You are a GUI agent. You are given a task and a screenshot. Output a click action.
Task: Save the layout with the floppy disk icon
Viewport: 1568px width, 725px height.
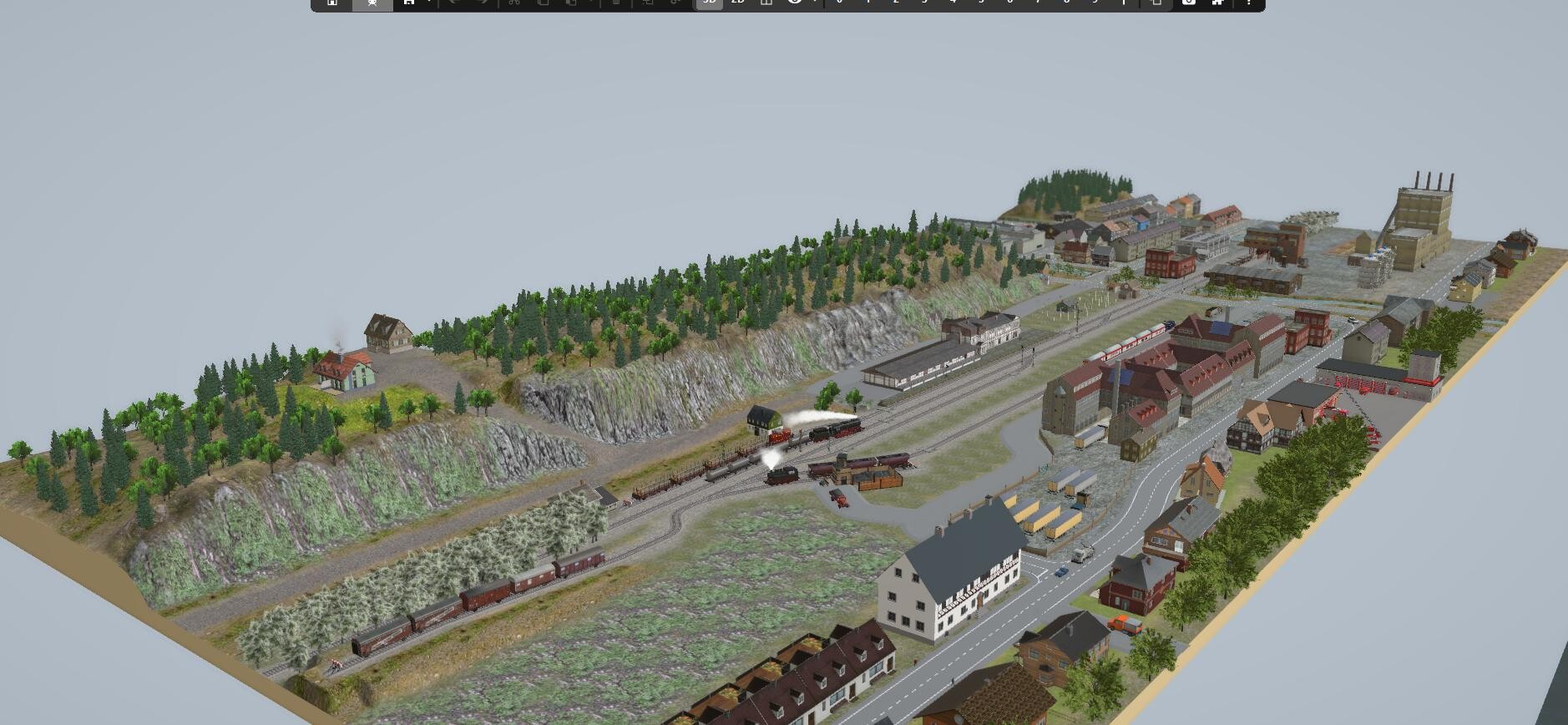408,3
